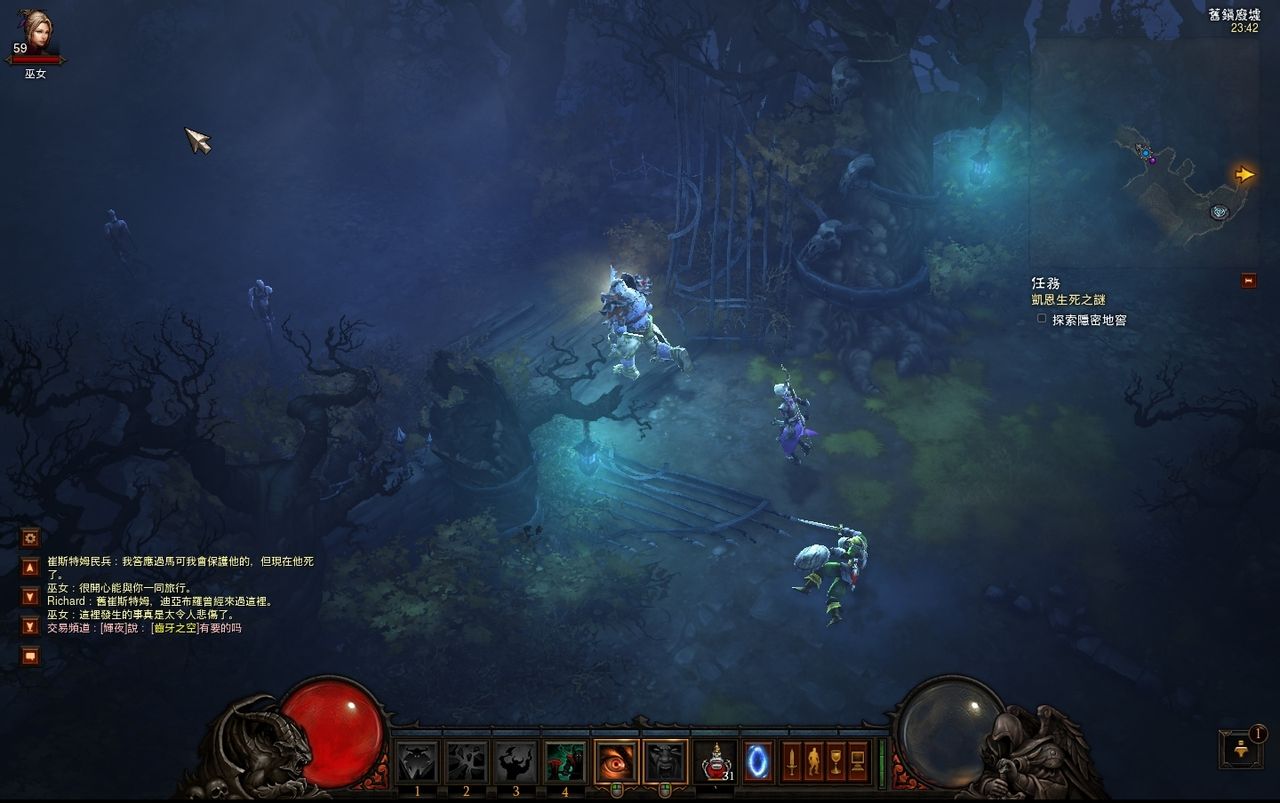Cast the green-glowing skill in slot 4

point(565,762)
